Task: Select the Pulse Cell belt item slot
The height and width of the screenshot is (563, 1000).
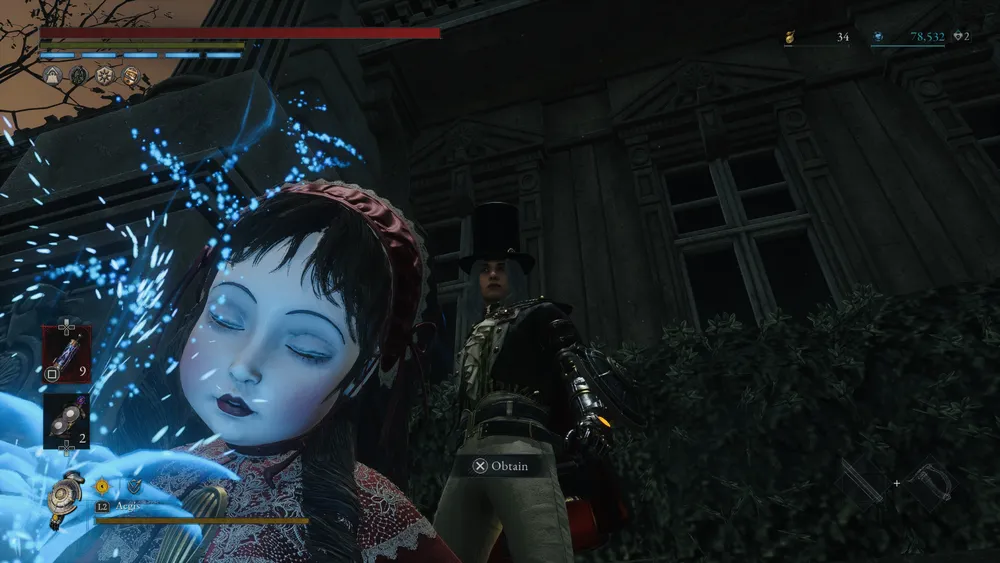Action: click(x=66, y=353)
